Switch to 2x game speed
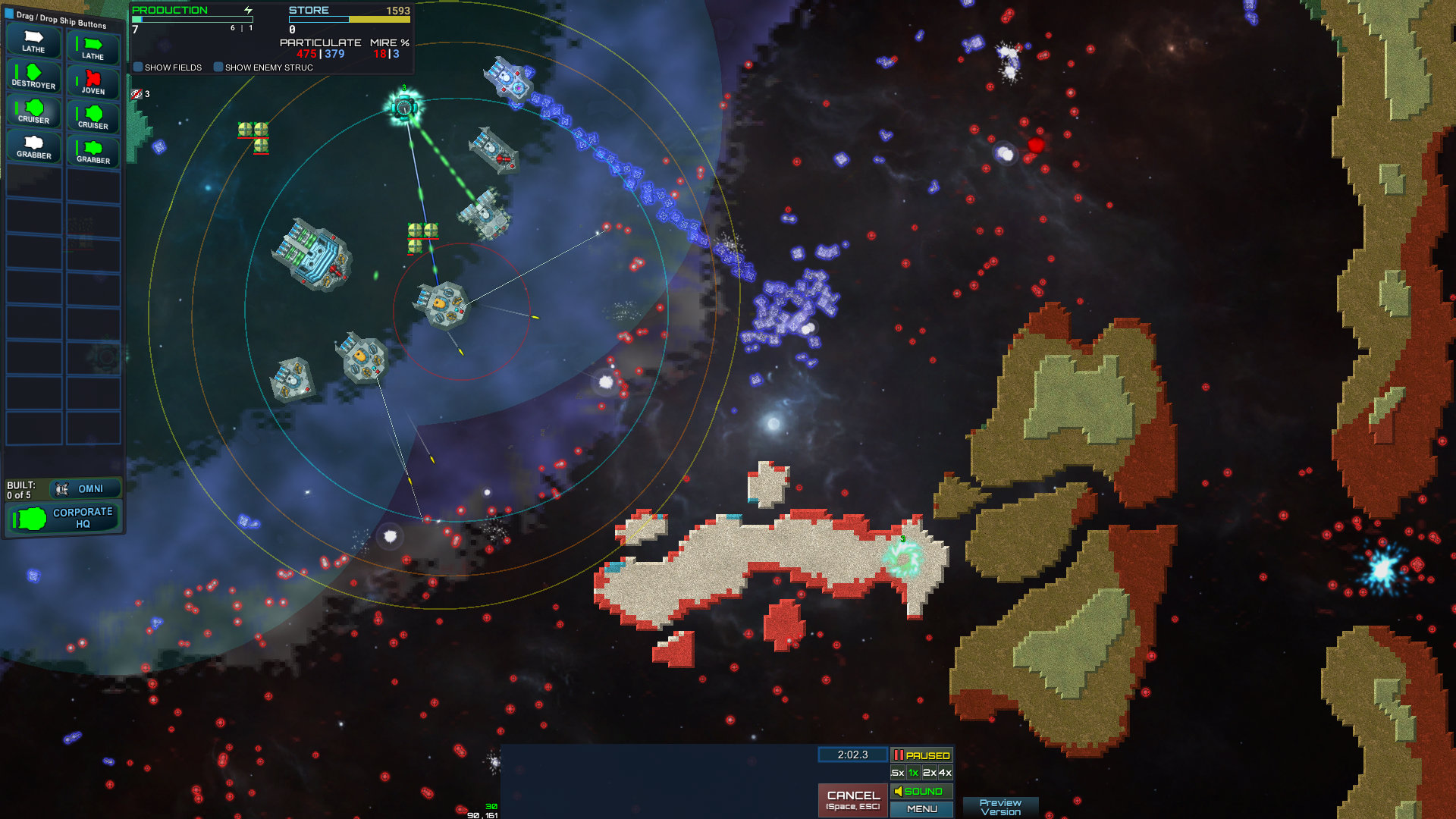The width and height of the screenshot is (1456, 819). pyautogui.click(x=929, y=773)
